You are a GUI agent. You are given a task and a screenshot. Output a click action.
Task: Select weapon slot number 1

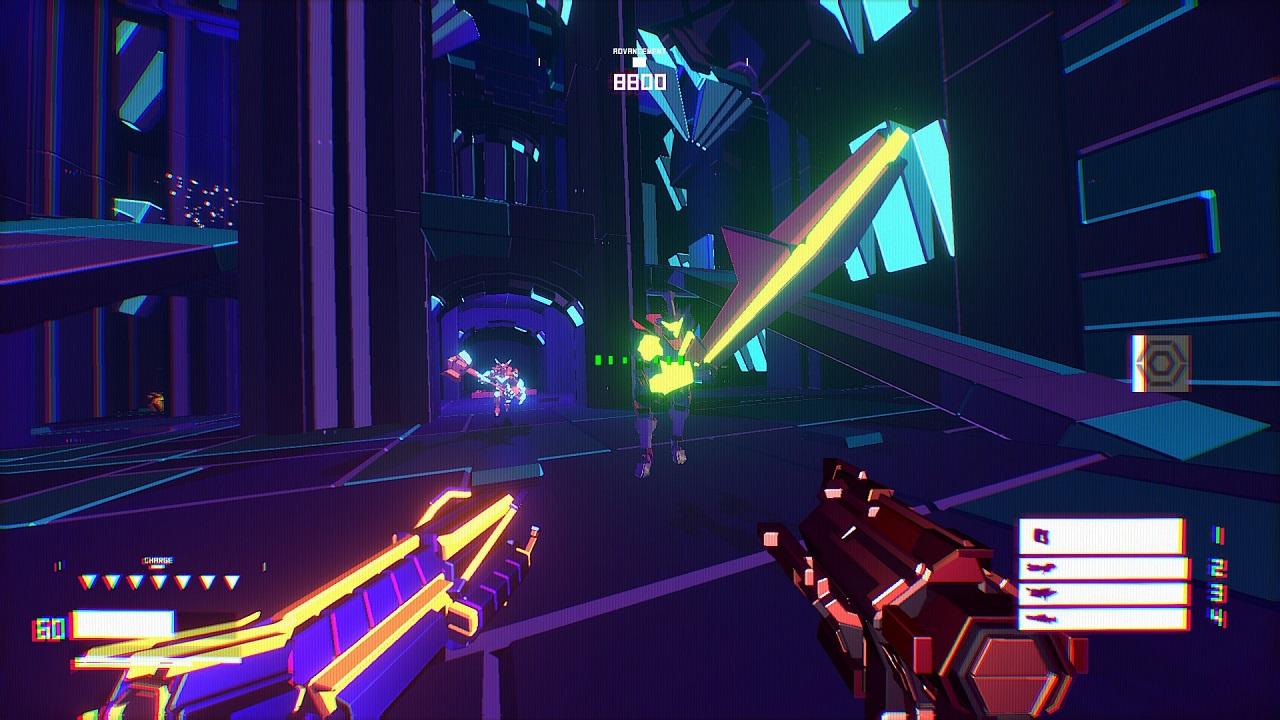click(x=1101, y=536)
